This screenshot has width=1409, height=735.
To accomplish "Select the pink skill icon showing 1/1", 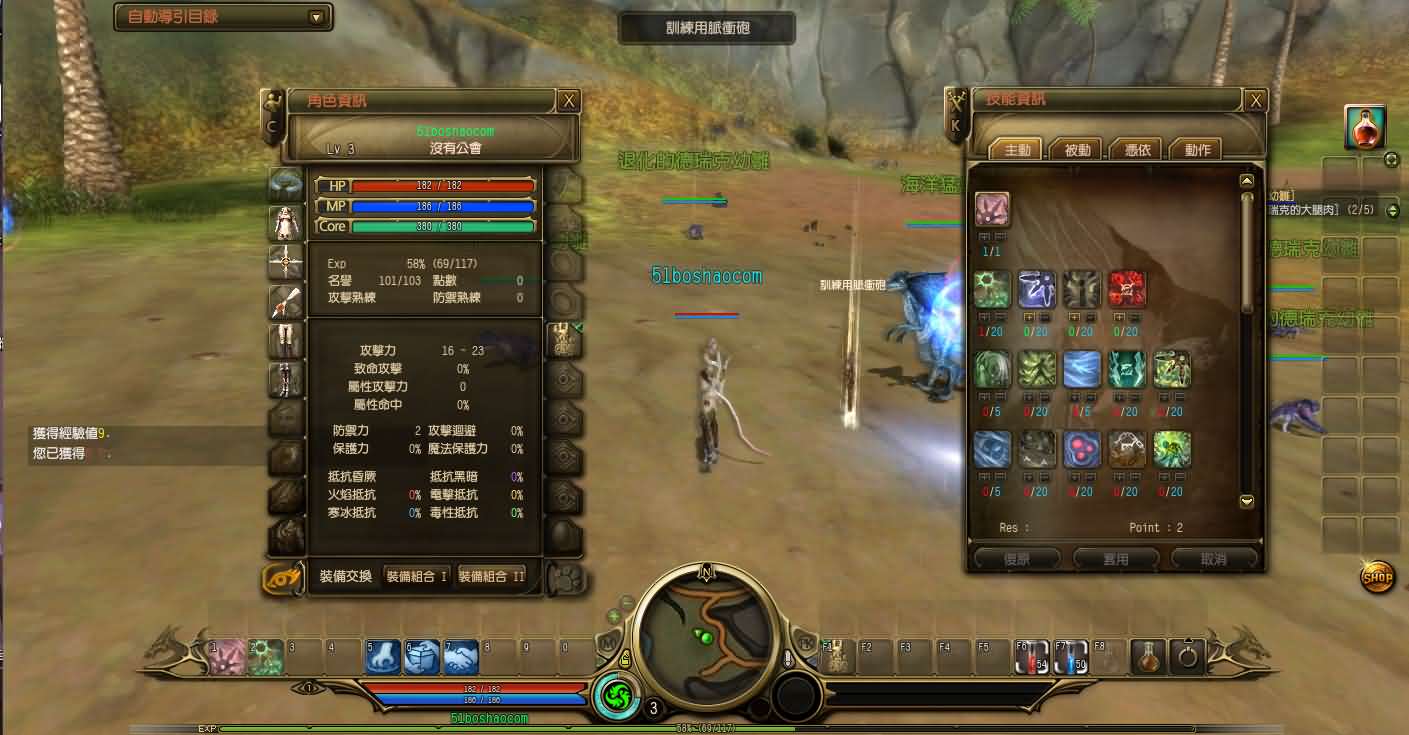I will [992, 208].
